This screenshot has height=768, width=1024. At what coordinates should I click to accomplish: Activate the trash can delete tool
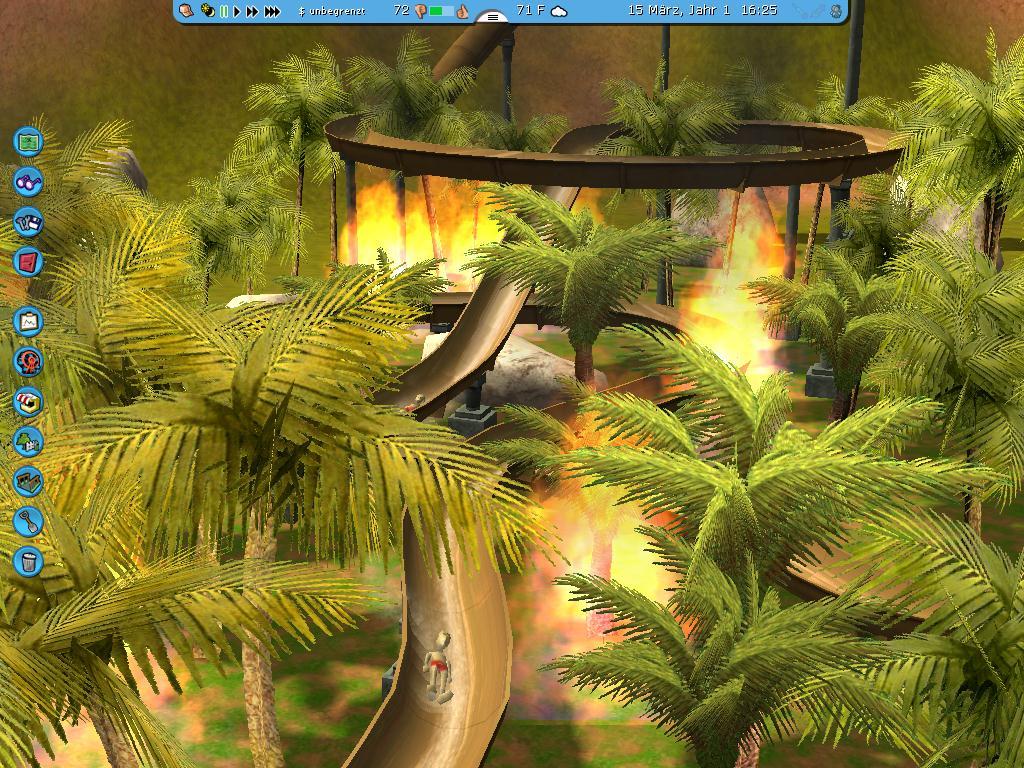[x=28, y=561]
